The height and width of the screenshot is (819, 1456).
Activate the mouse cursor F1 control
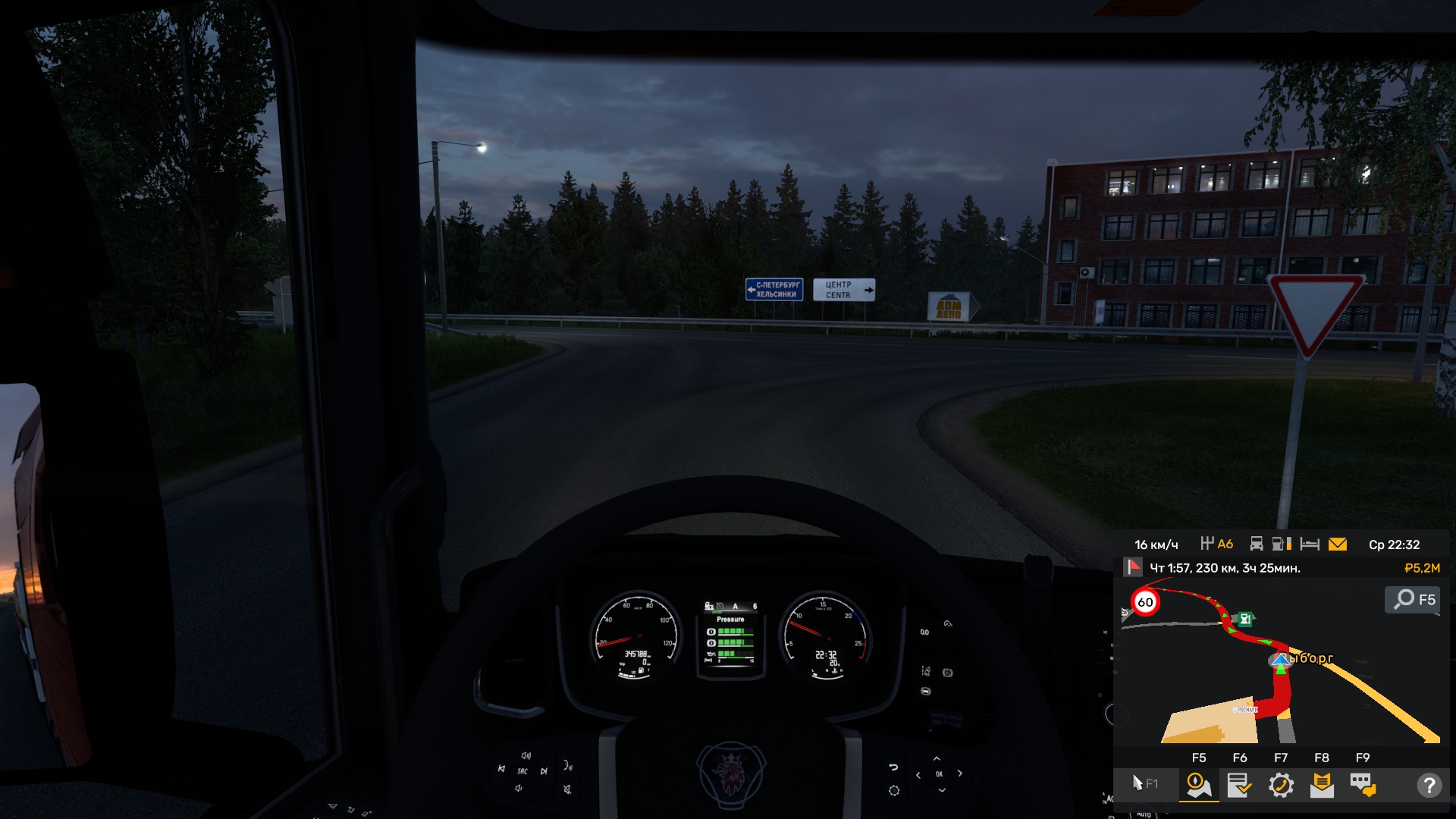click(1144, 783)
